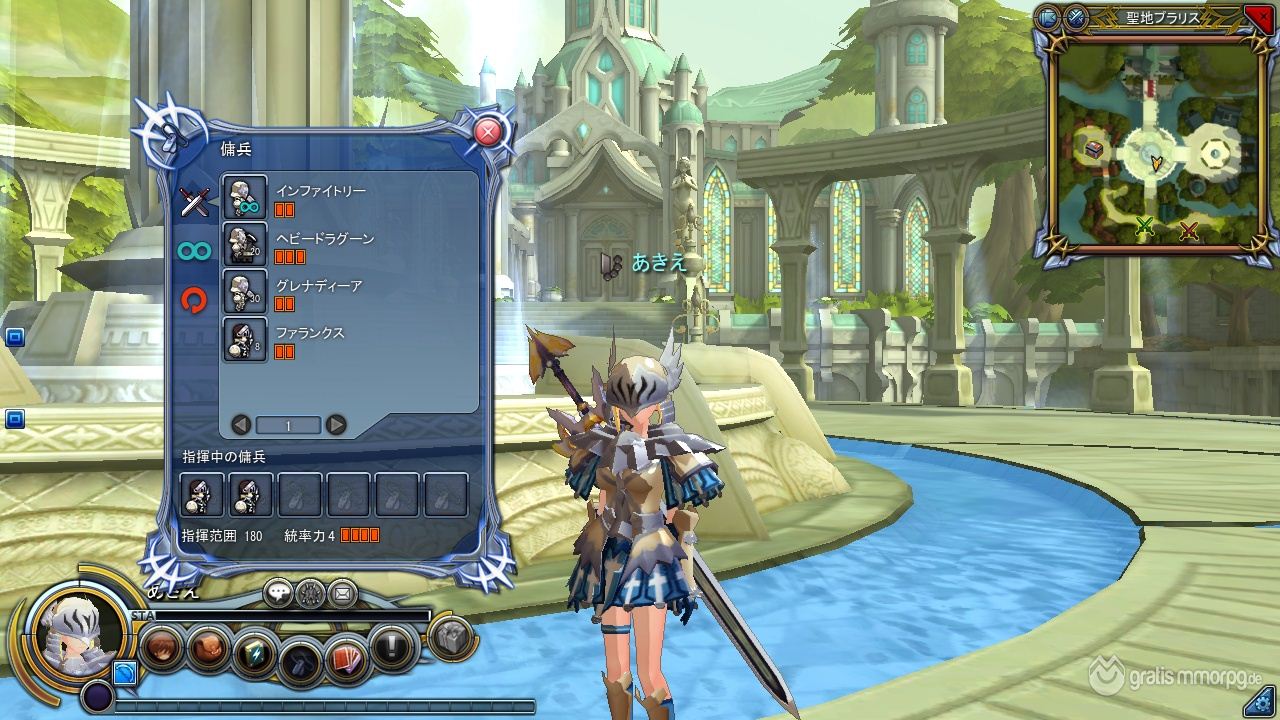This screenshot has height=720, width=1280.
Task: Select the インファイトリー mercenary
Action: [245, 197]
